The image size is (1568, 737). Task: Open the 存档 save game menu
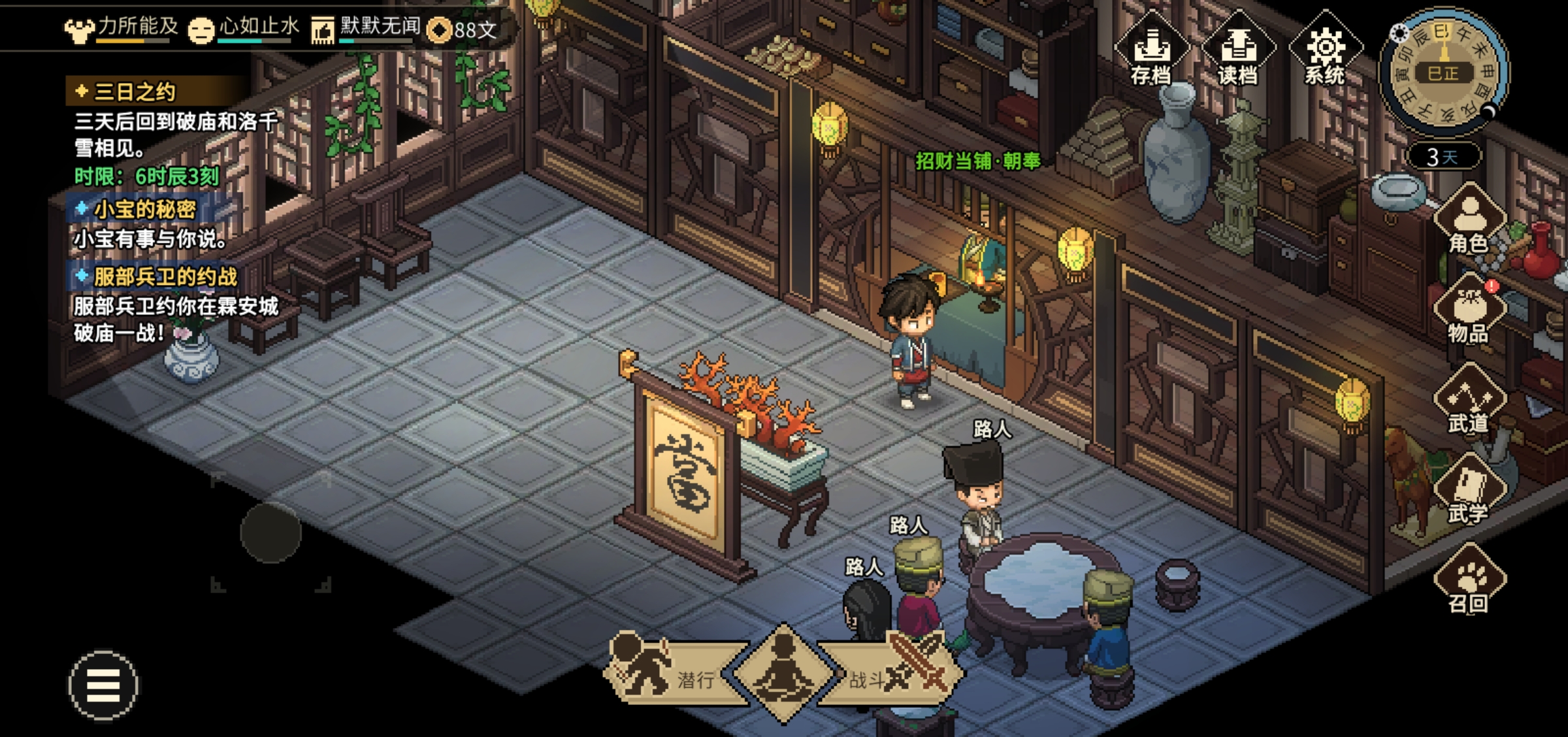coord(1151,52)
